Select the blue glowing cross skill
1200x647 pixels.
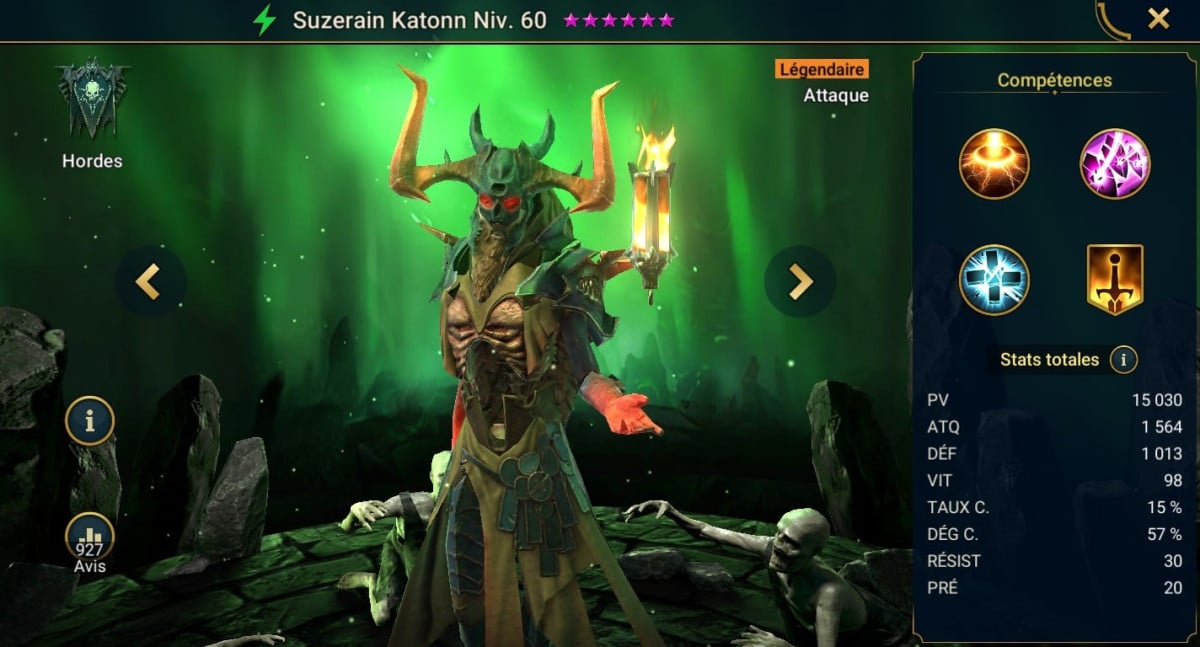[993, 280]
